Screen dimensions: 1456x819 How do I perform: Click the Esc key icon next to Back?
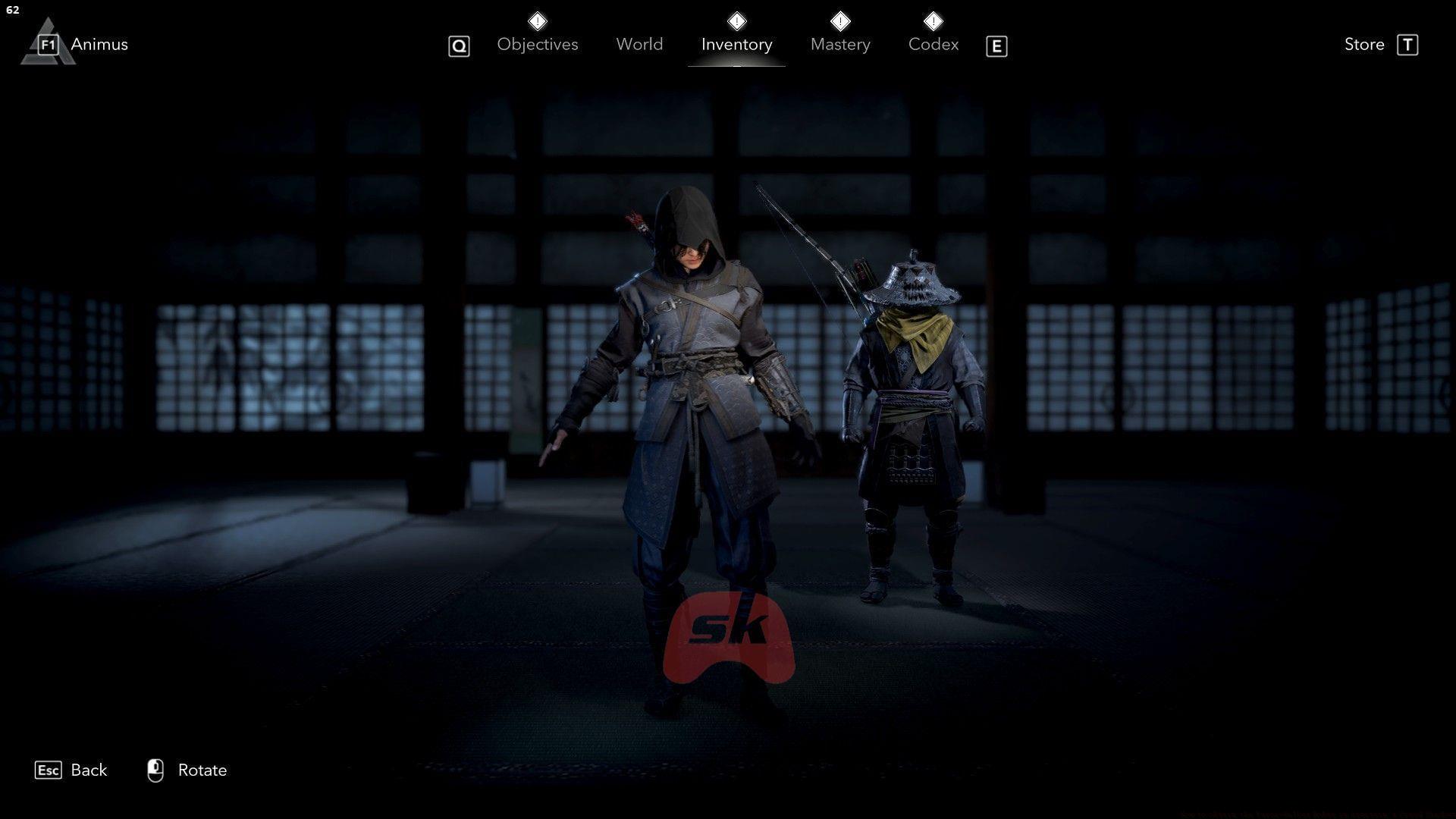pyautogui.click(x=49, y=770)
